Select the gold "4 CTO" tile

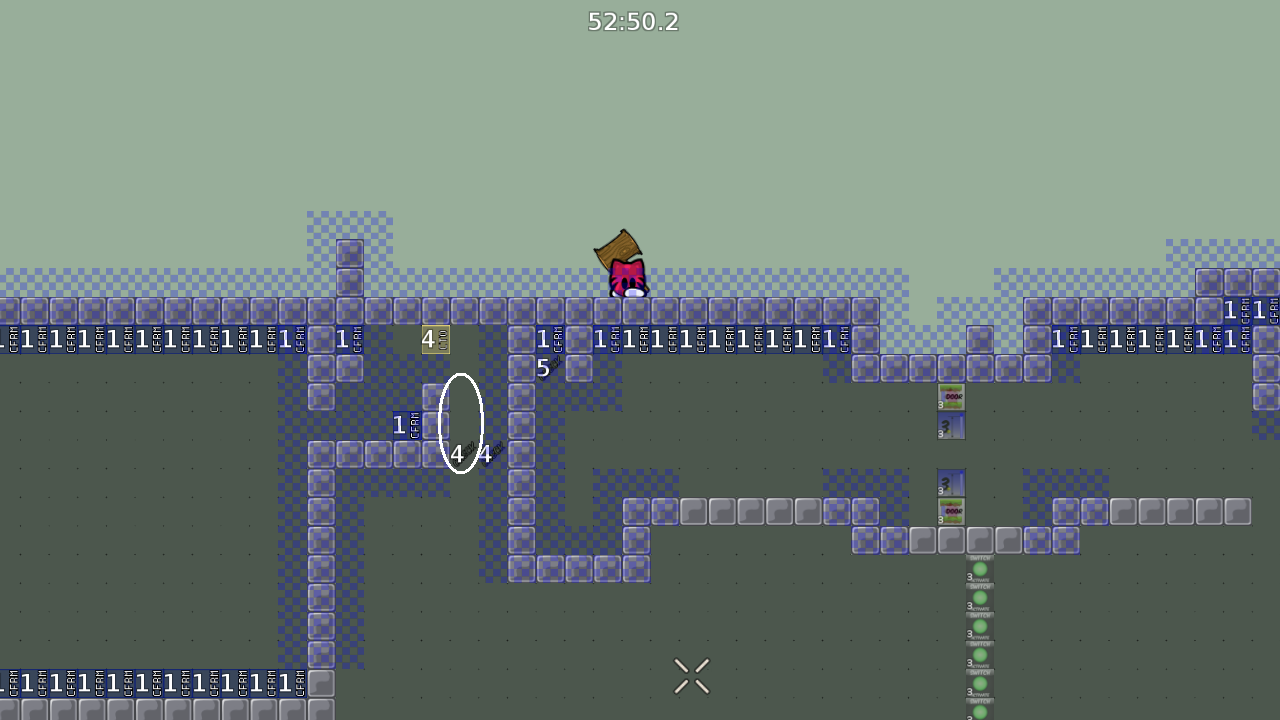[434, 340]
